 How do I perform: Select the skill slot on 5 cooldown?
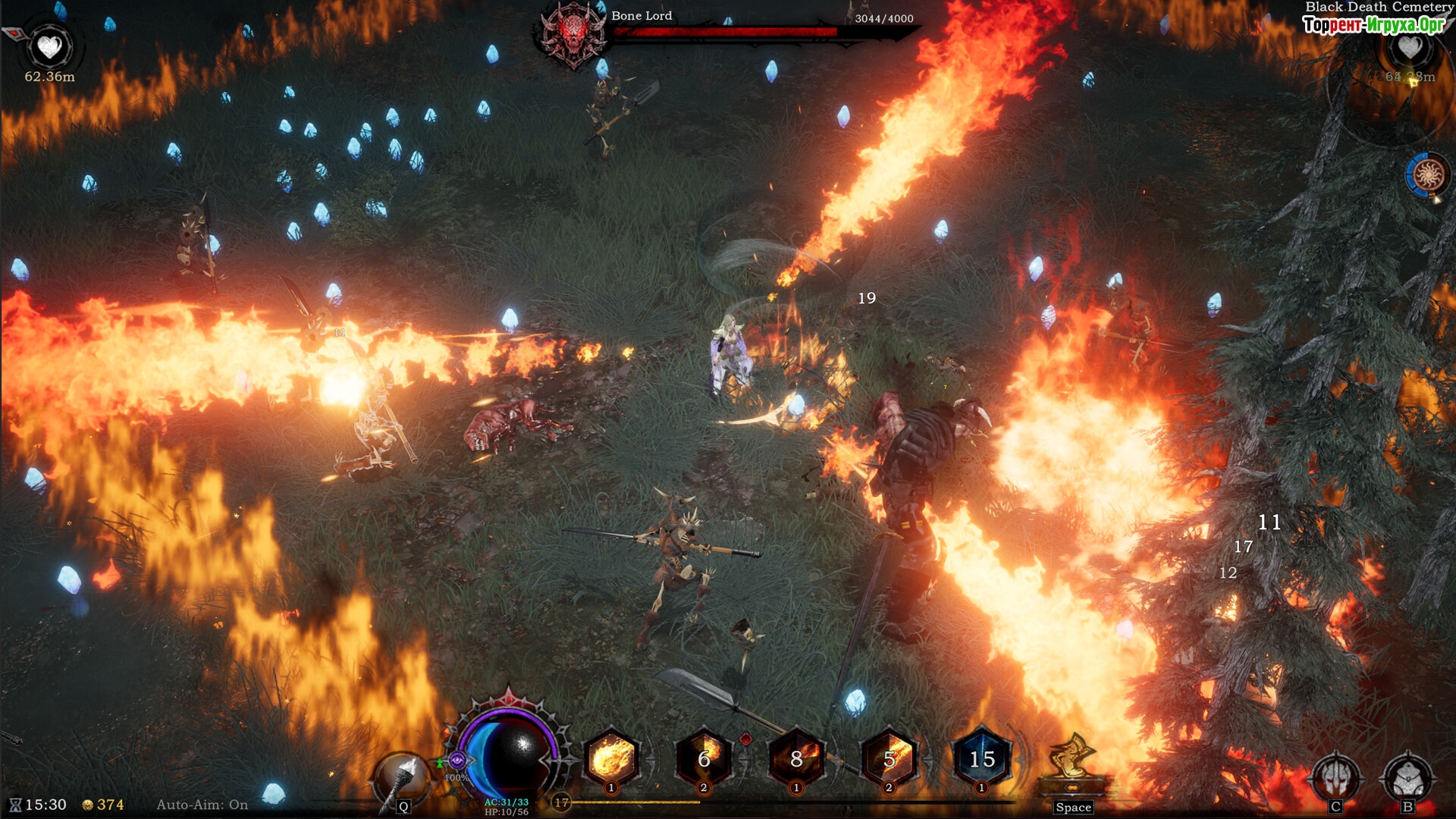[x=890, y=758]
